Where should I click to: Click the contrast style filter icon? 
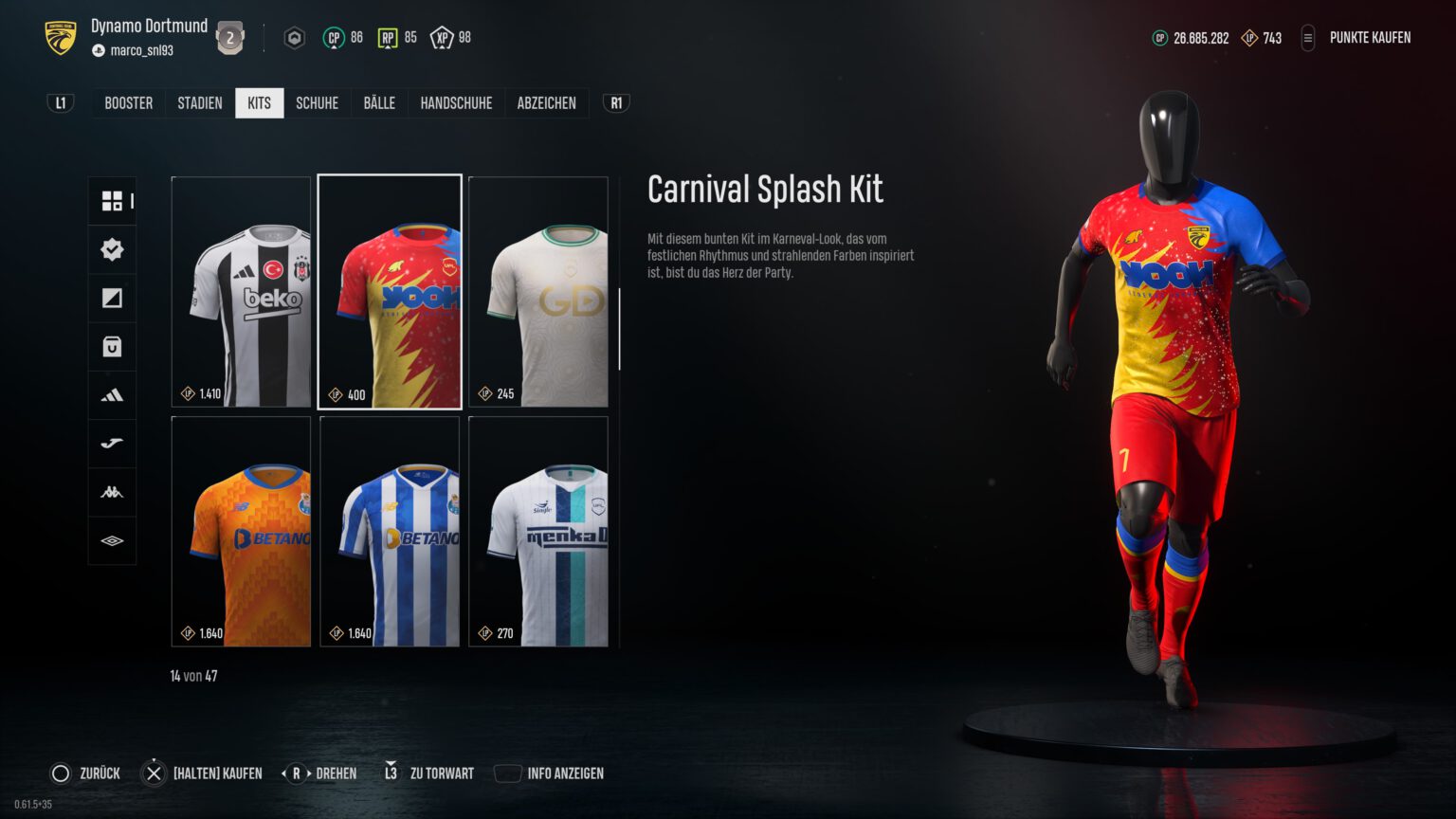[112, 298]
